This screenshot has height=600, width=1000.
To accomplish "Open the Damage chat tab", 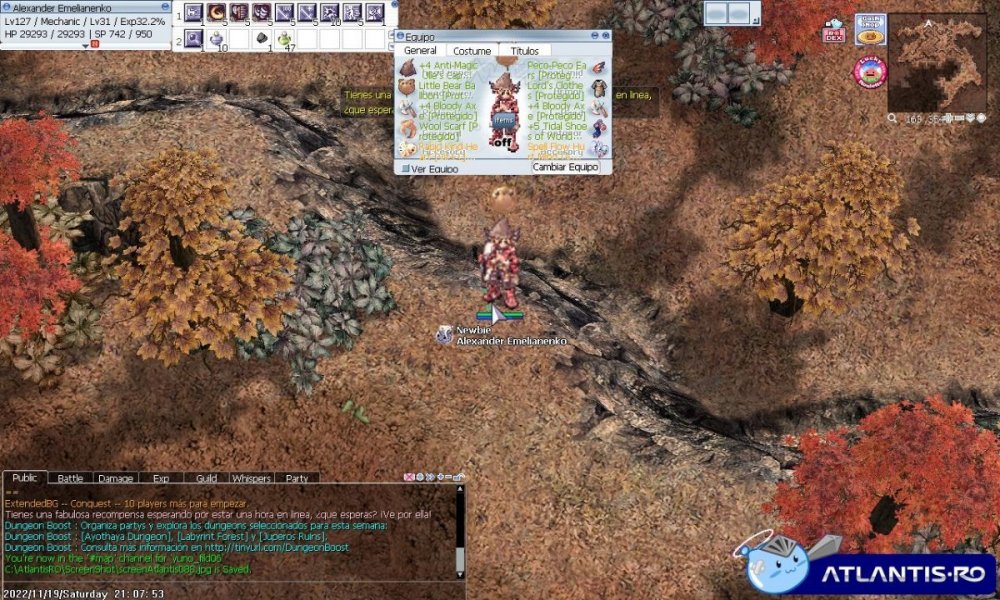I will (x=115, y=478).
